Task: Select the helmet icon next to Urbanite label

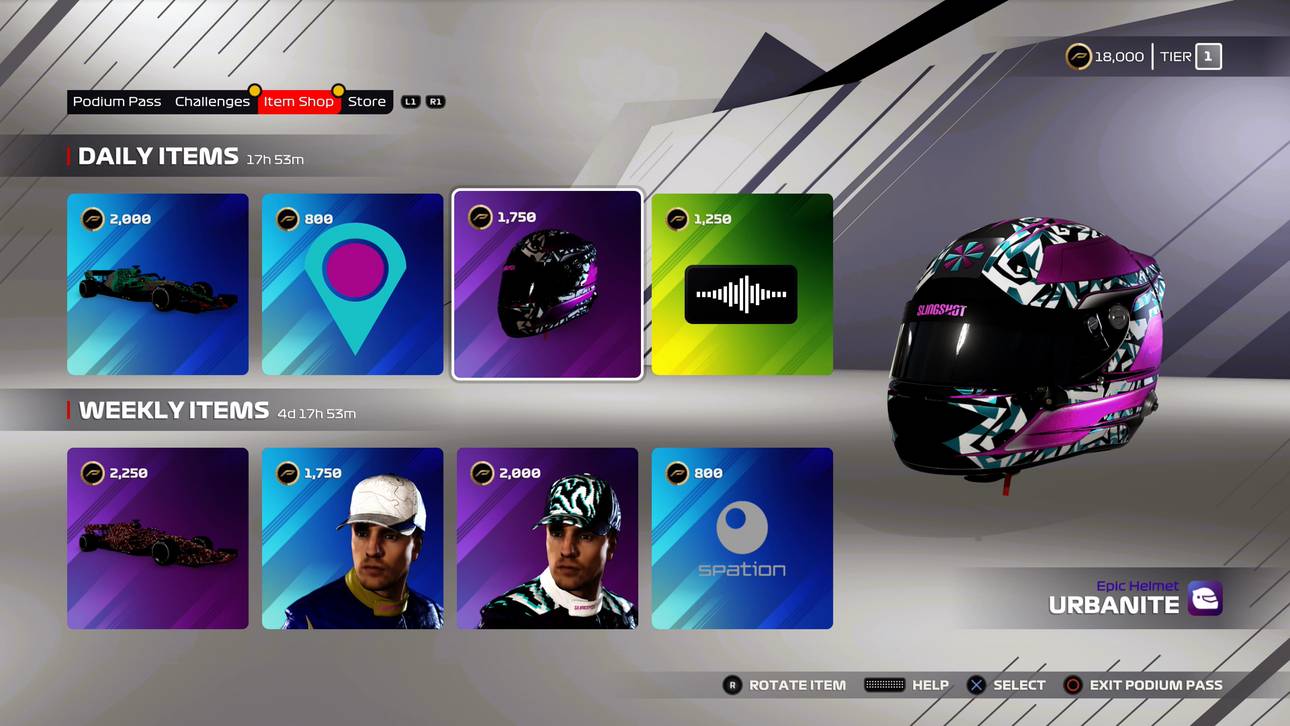Action: coord(1206,598)
